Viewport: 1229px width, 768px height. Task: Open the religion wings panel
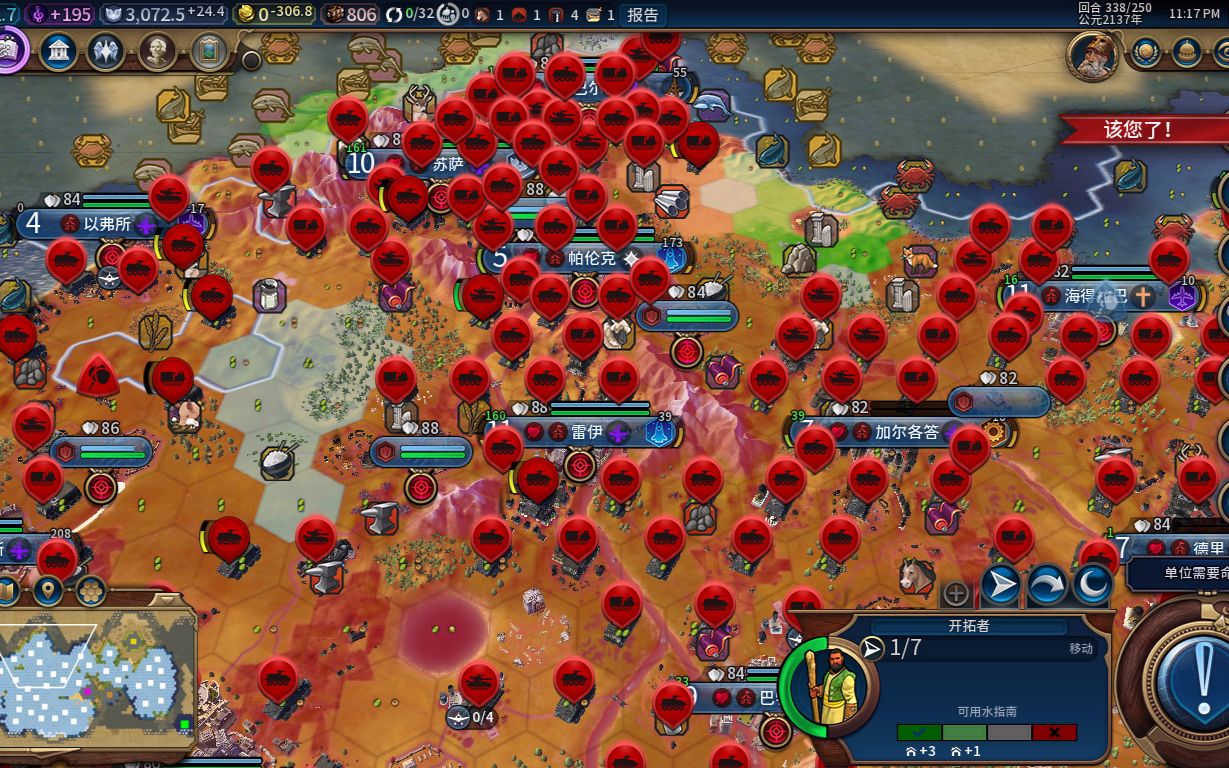coord(106,52)
